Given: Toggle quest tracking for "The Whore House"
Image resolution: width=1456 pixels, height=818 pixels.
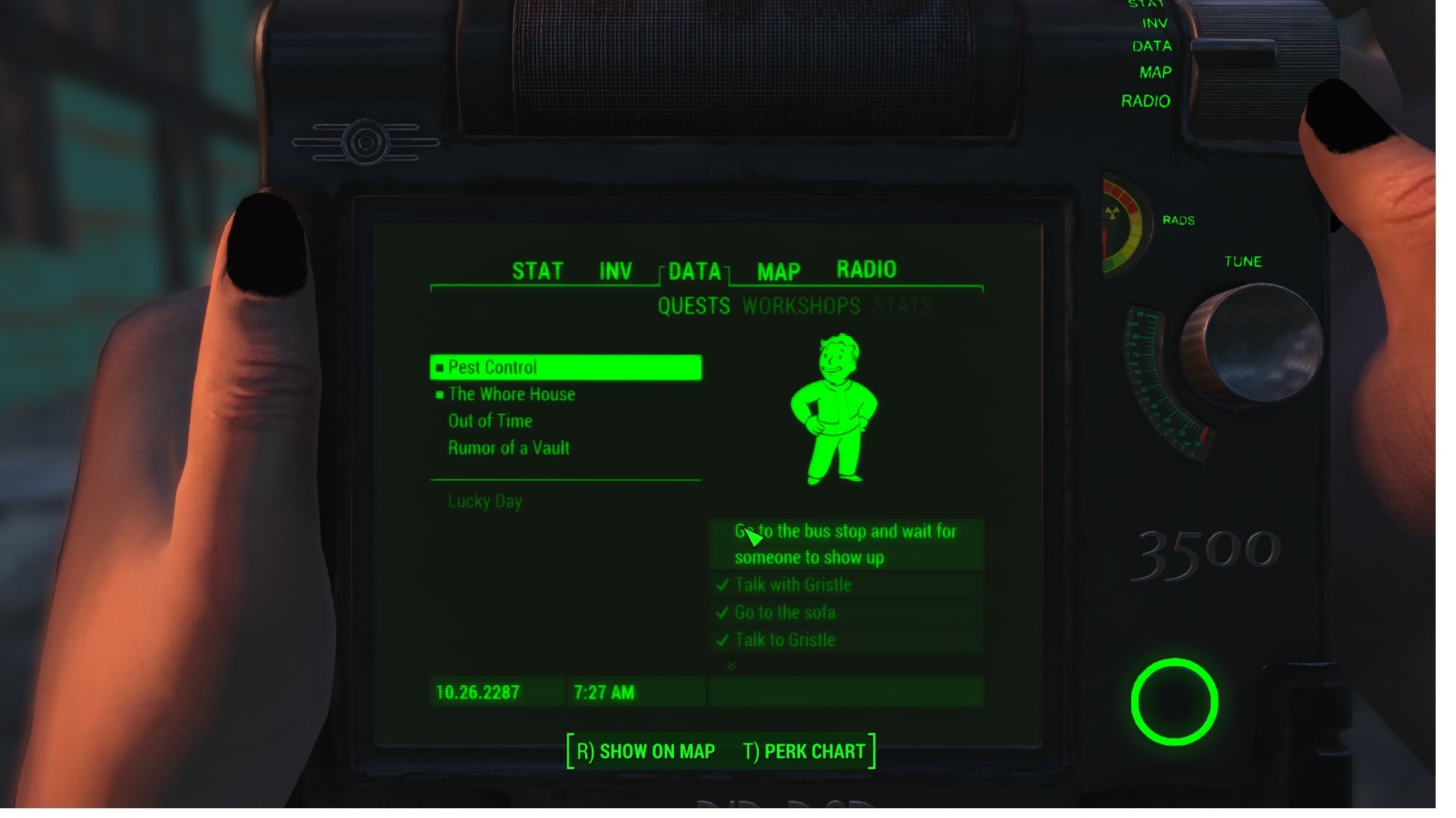Looking at the screenshot, I should [510, 394].
